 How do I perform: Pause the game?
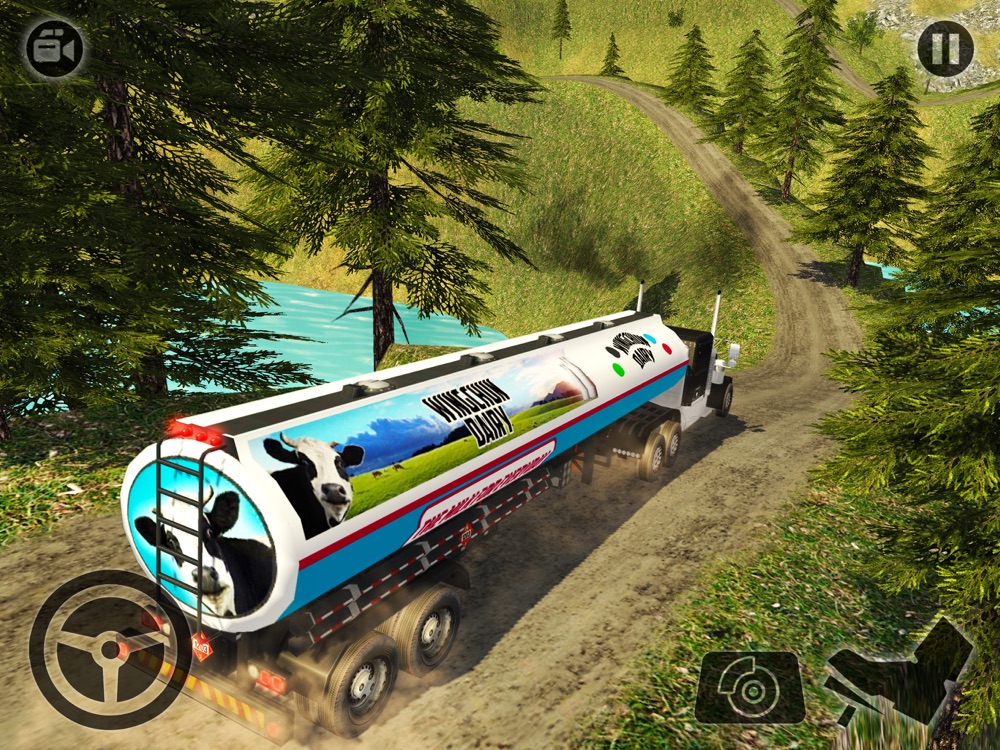pos(944,47)
